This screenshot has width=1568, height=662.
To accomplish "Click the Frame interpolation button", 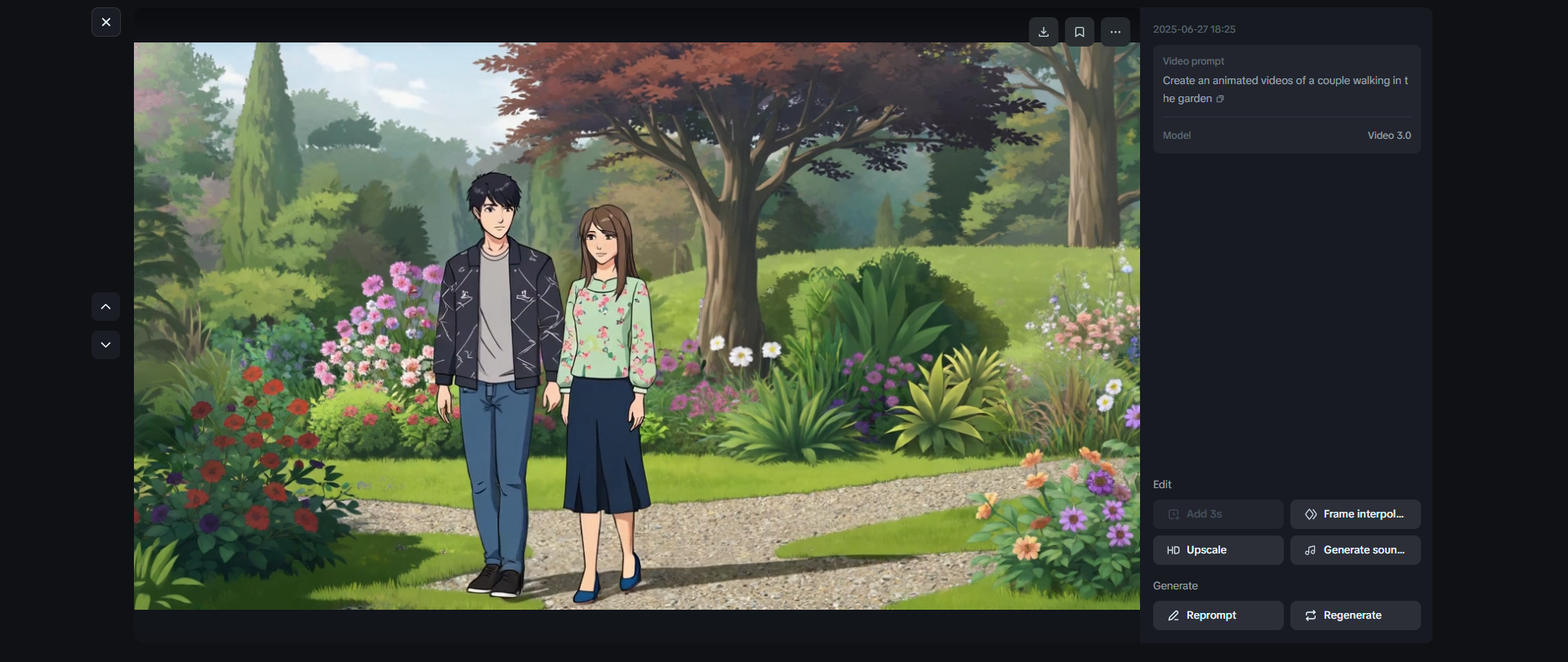I will tap(1355, 514).
